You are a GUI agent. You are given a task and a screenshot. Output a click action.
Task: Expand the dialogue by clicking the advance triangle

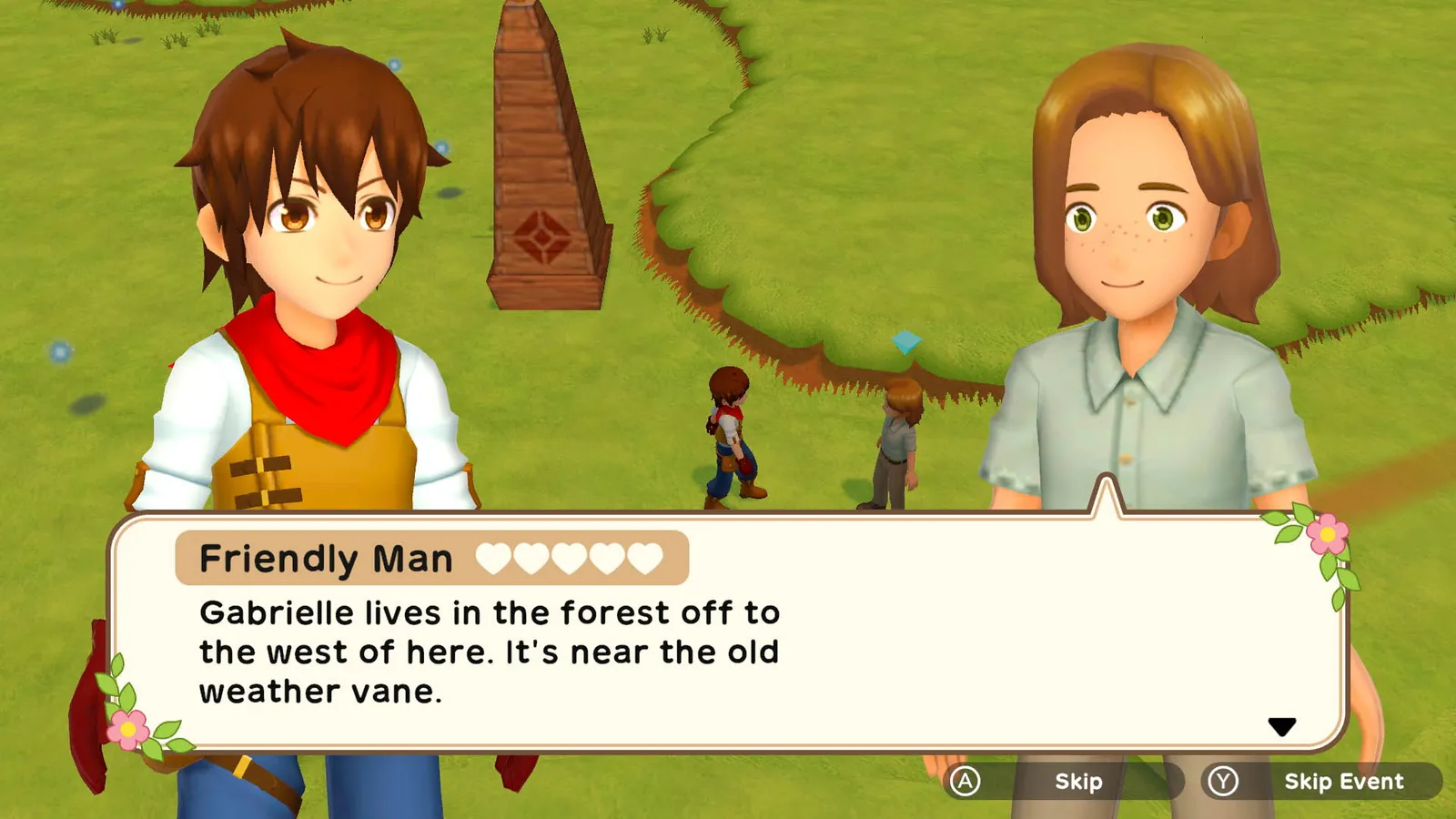(x=1283, y=726)
